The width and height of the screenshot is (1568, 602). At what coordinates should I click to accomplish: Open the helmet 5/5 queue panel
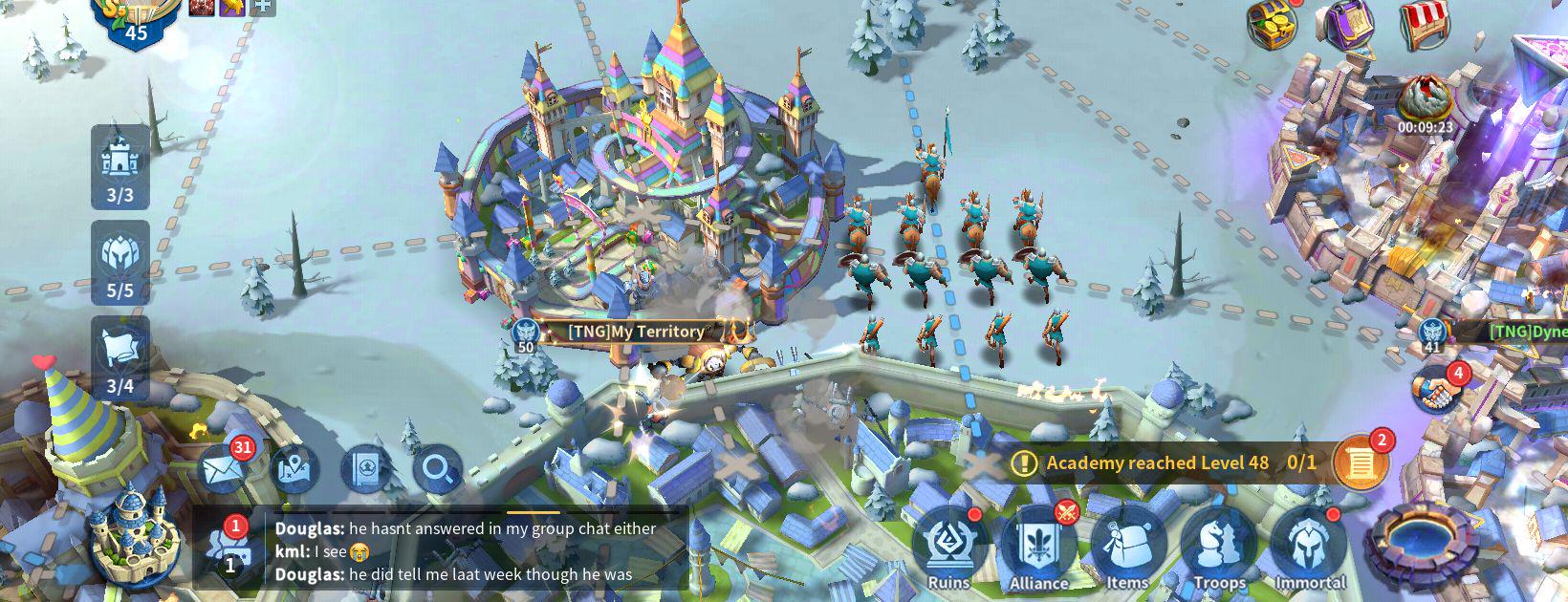(x=120, y=262)
